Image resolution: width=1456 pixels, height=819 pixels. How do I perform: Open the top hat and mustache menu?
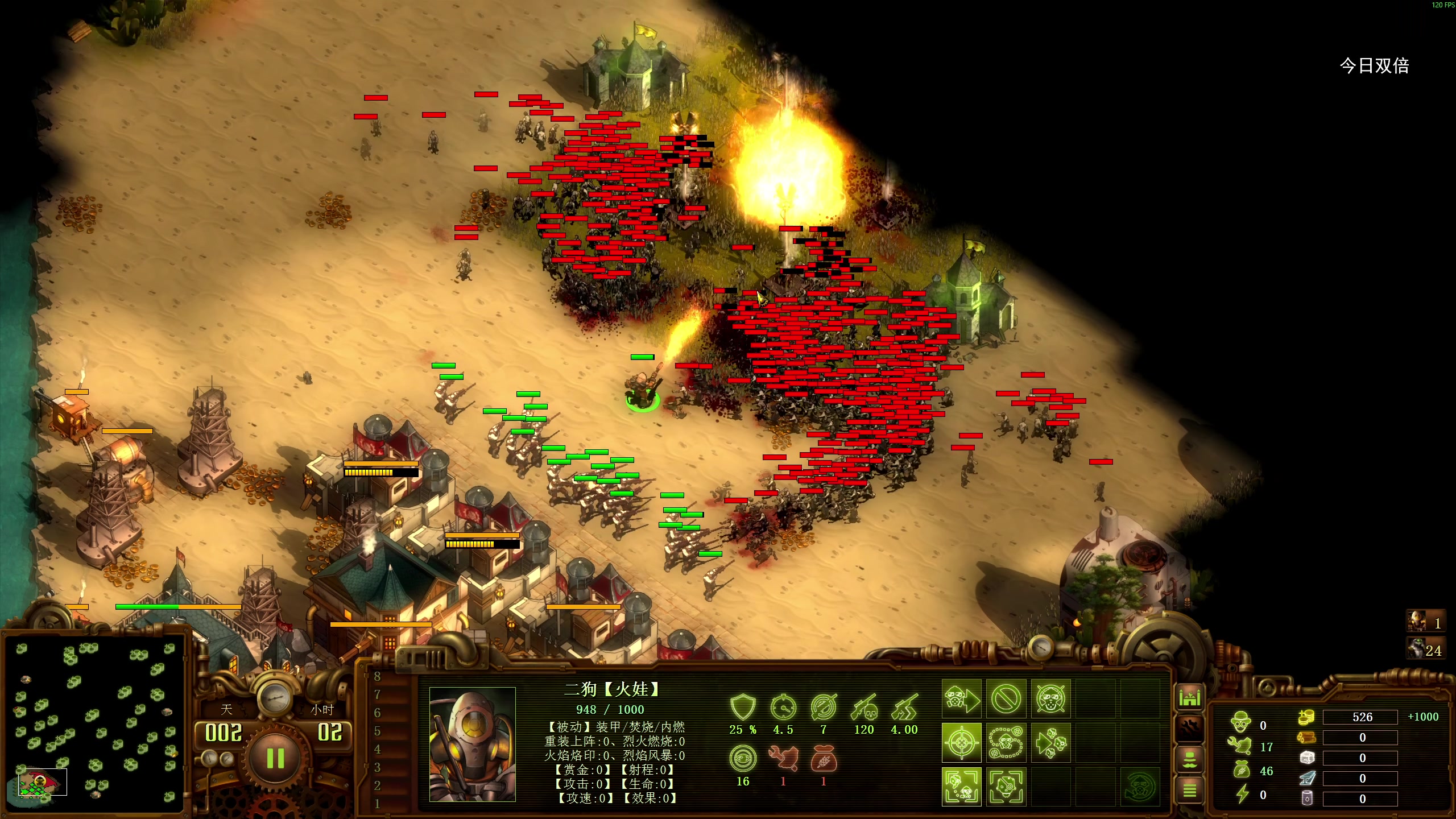tap(1189, 760)
